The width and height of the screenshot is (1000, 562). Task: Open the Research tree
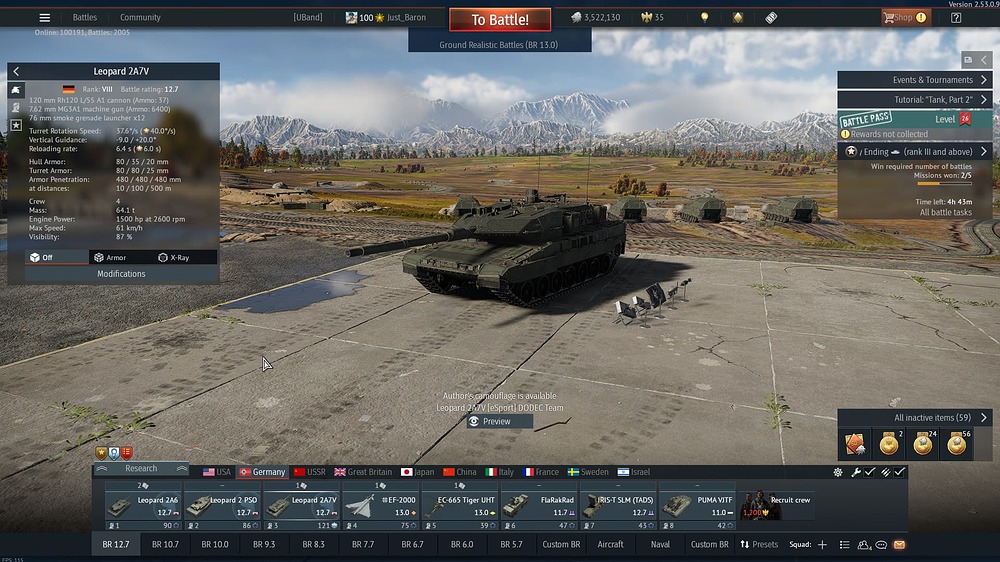pos(141,468)
